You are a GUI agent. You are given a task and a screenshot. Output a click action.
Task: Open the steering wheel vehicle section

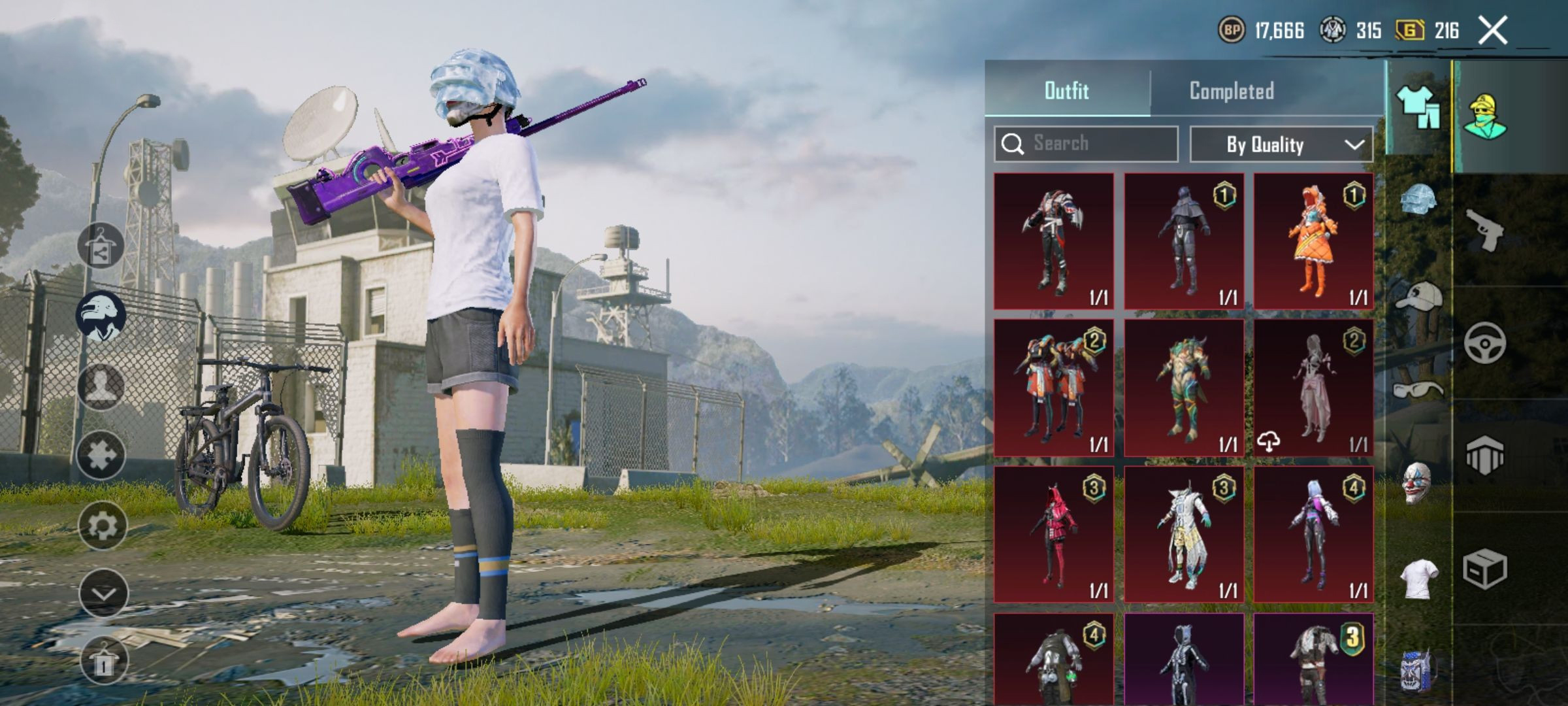1484,343
